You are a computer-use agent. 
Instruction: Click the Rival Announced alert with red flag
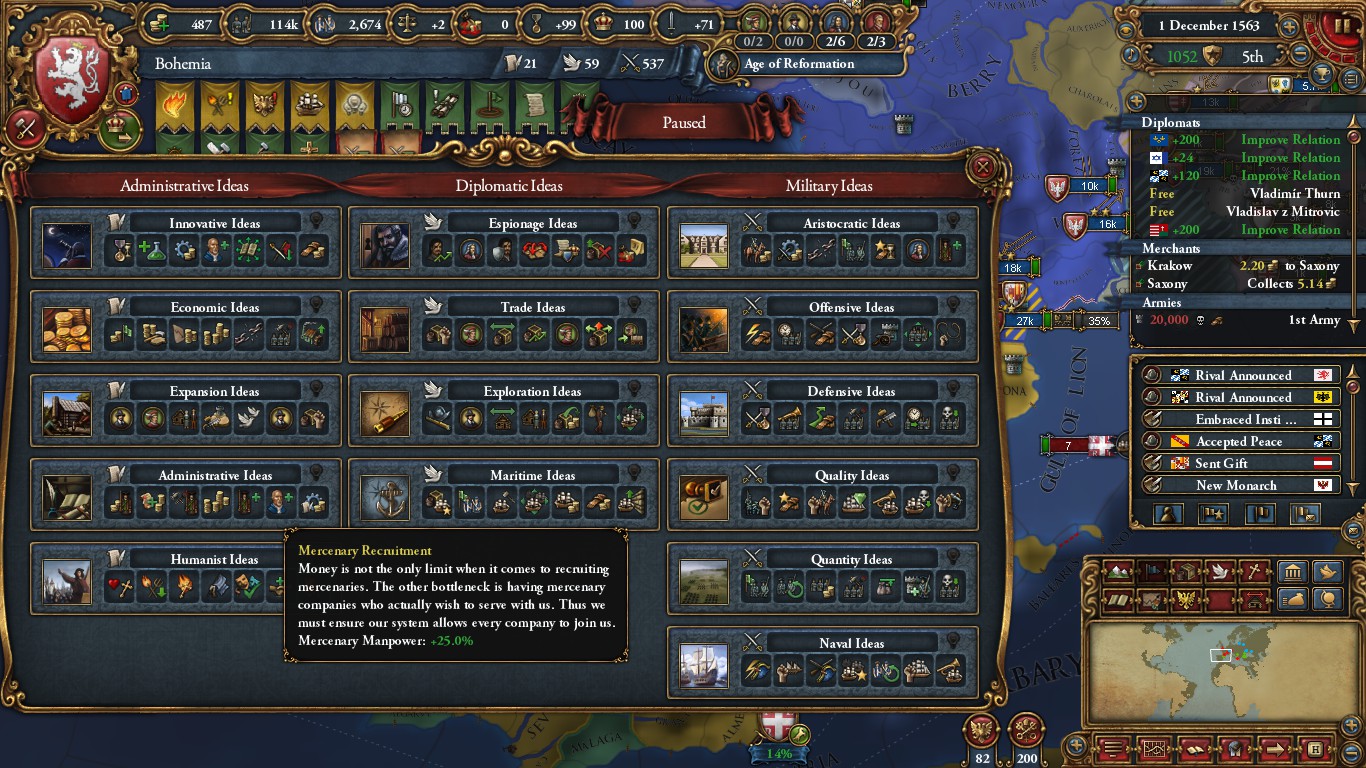point(1243,376)
